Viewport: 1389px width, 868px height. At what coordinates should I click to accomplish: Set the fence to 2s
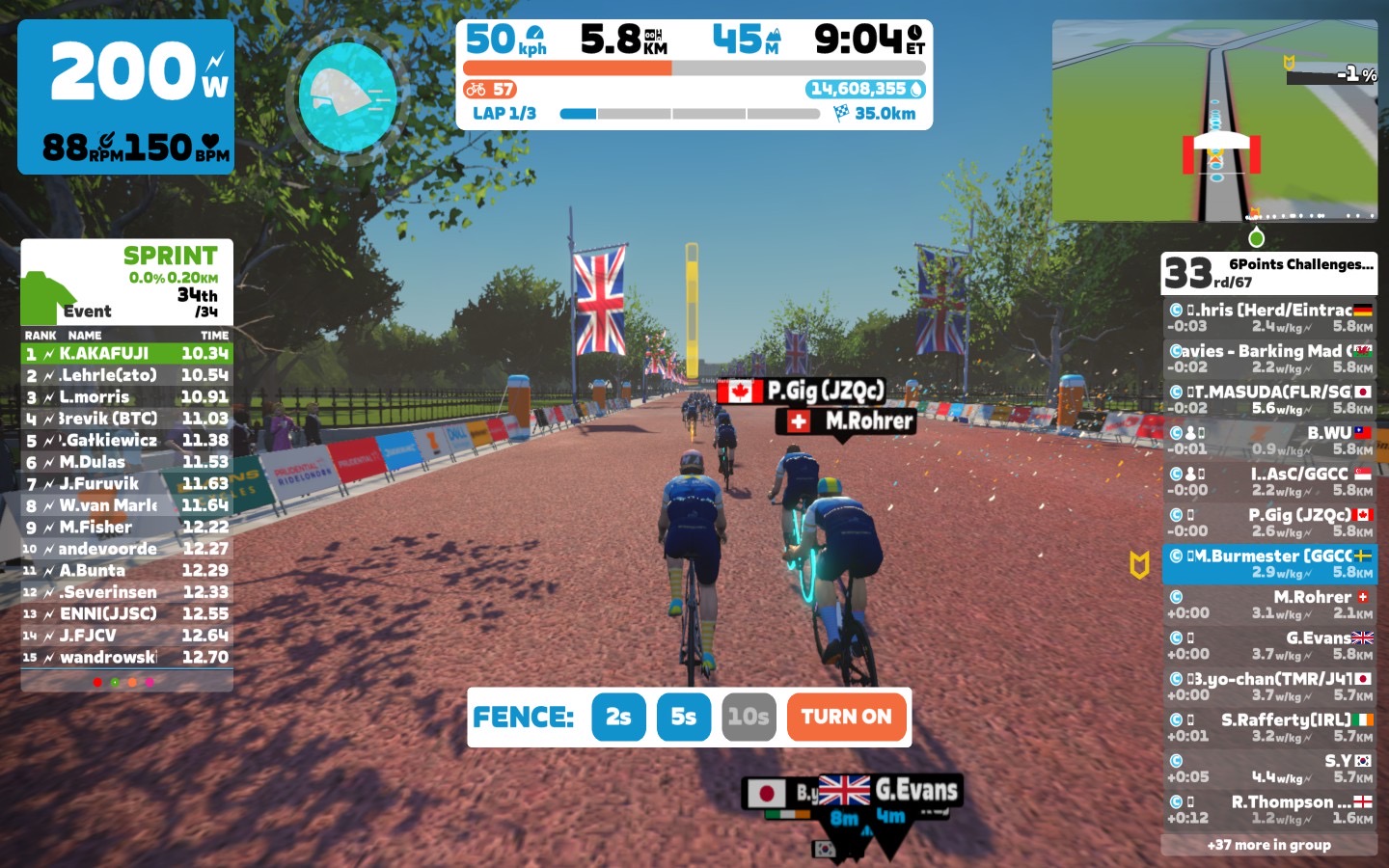618,718
